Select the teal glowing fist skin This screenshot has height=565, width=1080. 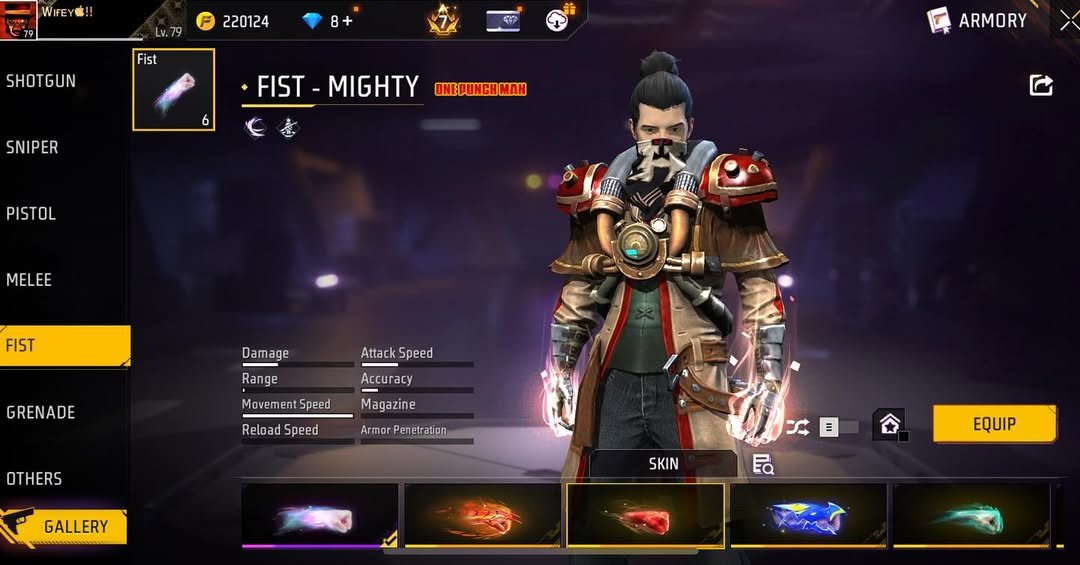point(971,516)
